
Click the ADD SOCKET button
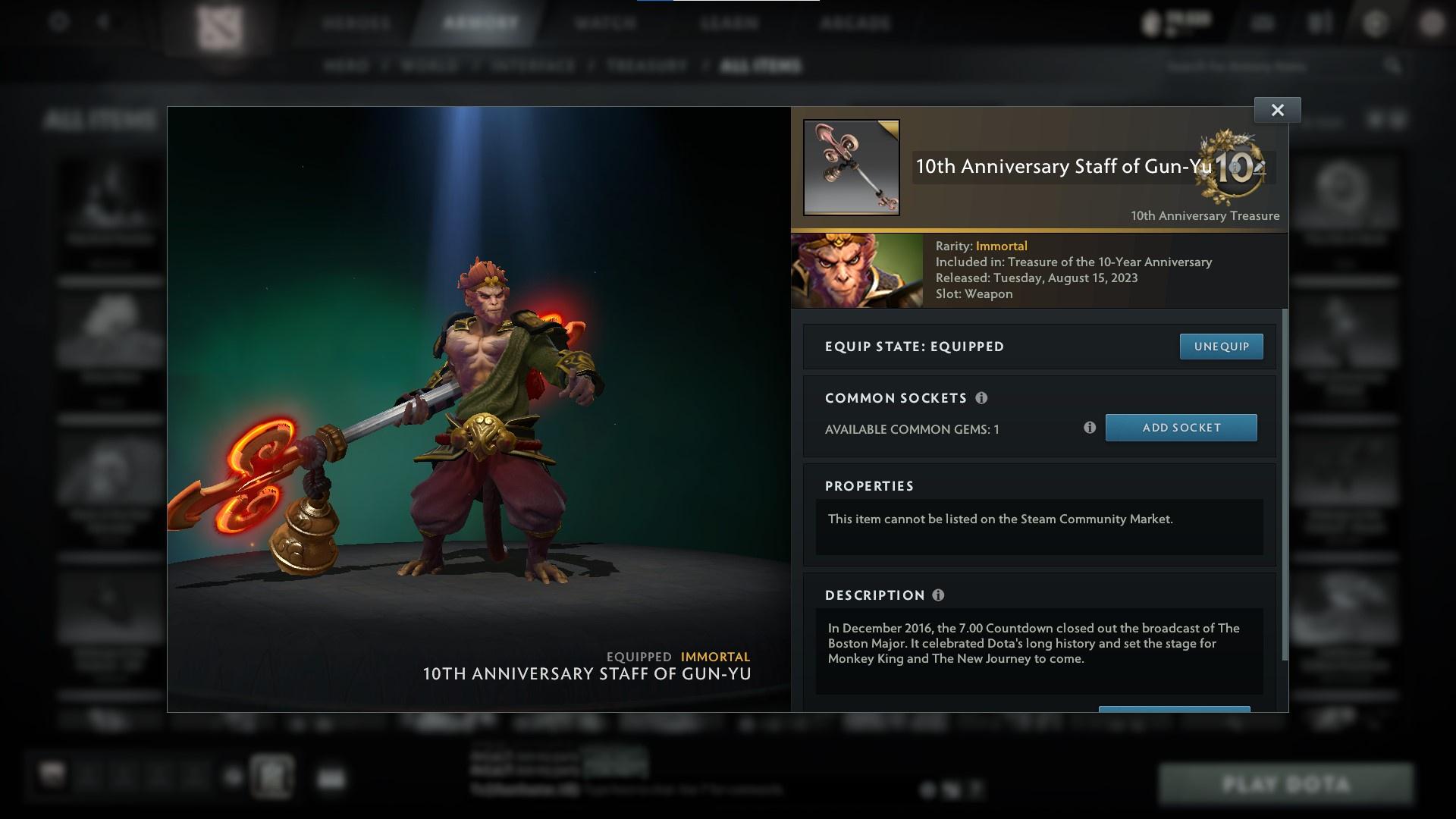1181,427
